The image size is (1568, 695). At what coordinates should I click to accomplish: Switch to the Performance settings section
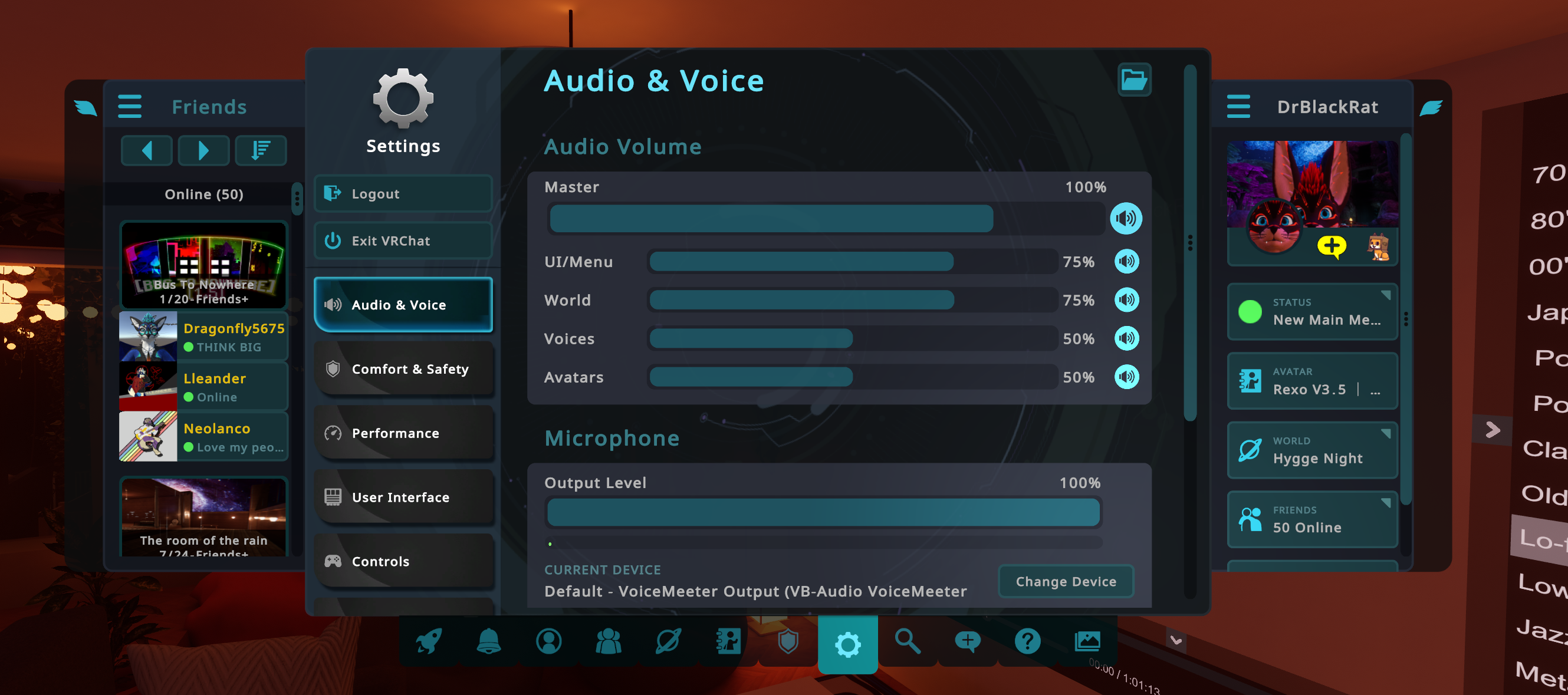(x=402, y=433)
